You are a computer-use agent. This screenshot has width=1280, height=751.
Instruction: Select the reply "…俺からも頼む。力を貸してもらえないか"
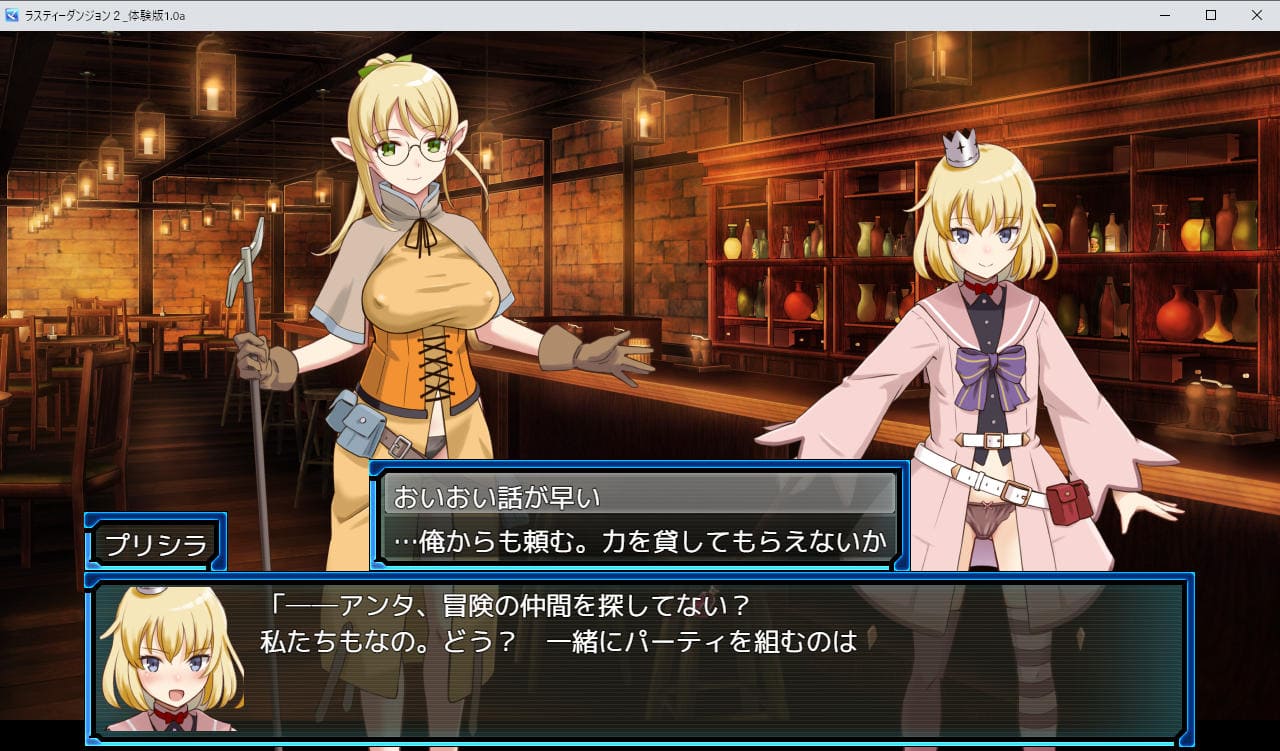pos(639,541)
